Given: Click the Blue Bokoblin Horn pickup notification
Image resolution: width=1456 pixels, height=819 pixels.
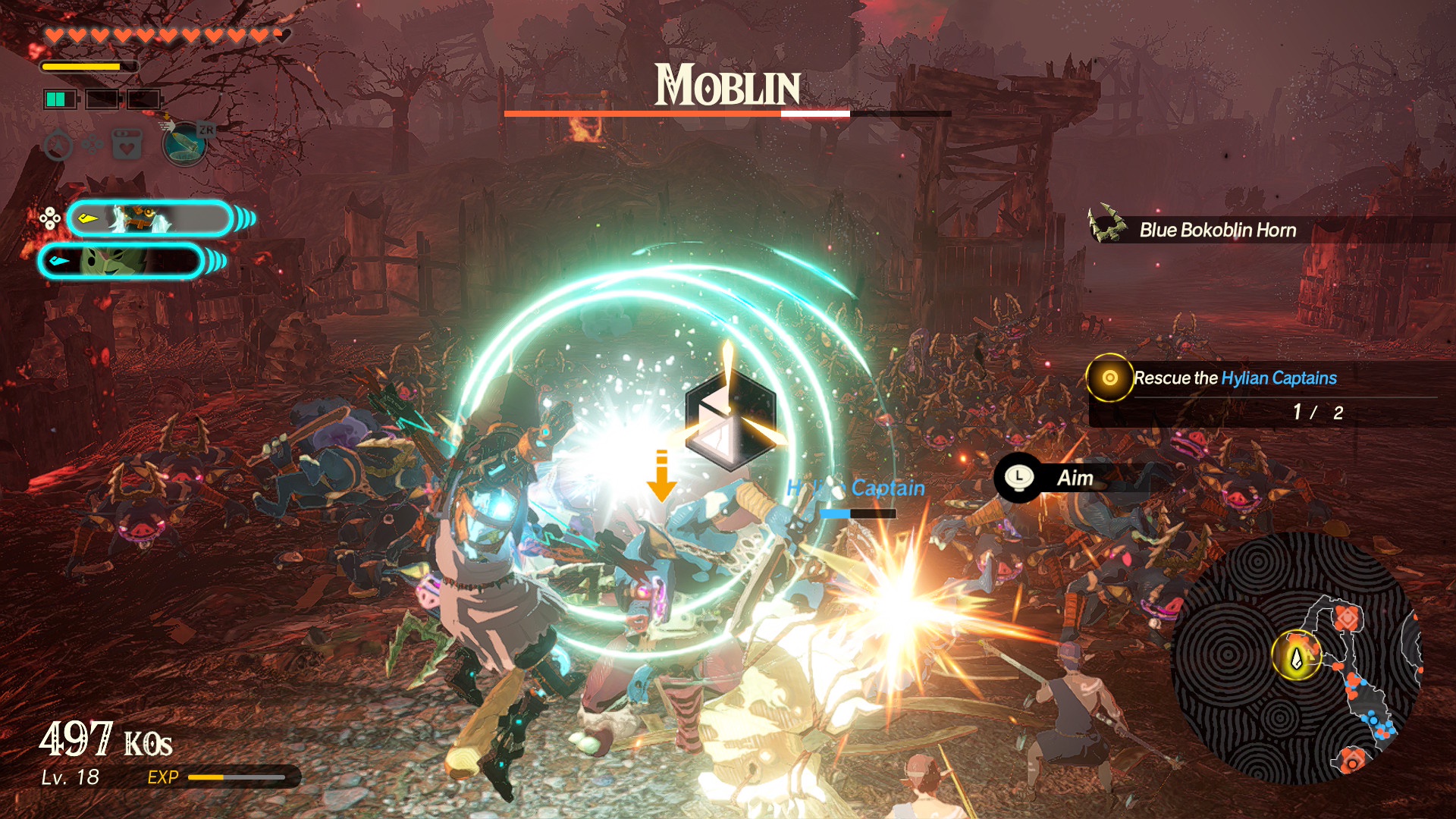Looking at the screenshot, I should pos(1216,230).
